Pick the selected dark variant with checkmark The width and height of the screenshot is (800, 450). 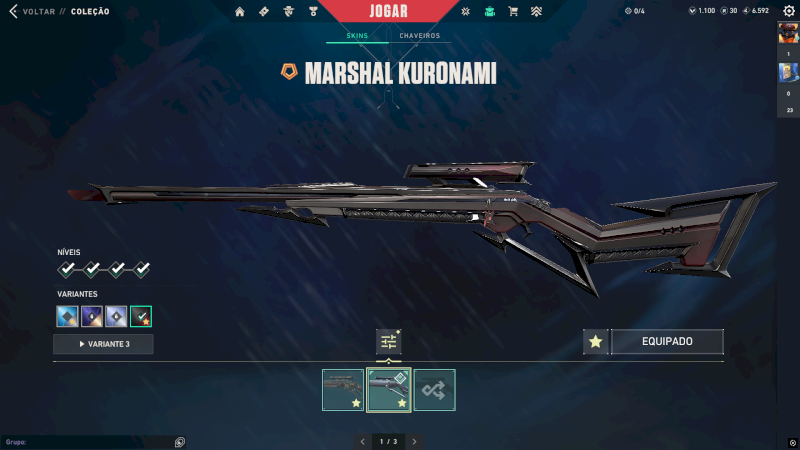tap(141, 317)
